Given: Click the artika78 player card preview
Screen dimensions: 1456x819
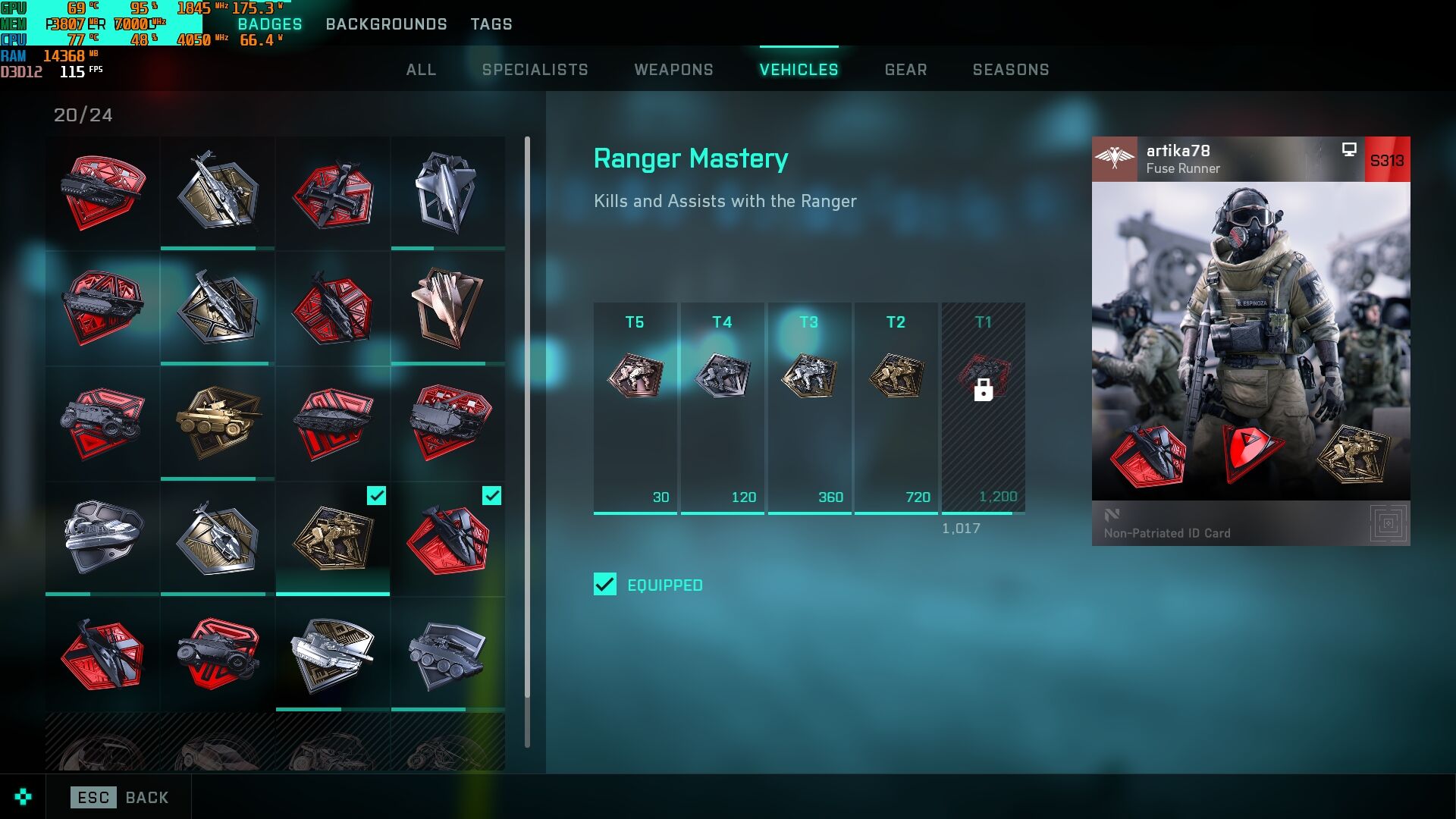Looking at the screenshot, I should coord(1250,340).
